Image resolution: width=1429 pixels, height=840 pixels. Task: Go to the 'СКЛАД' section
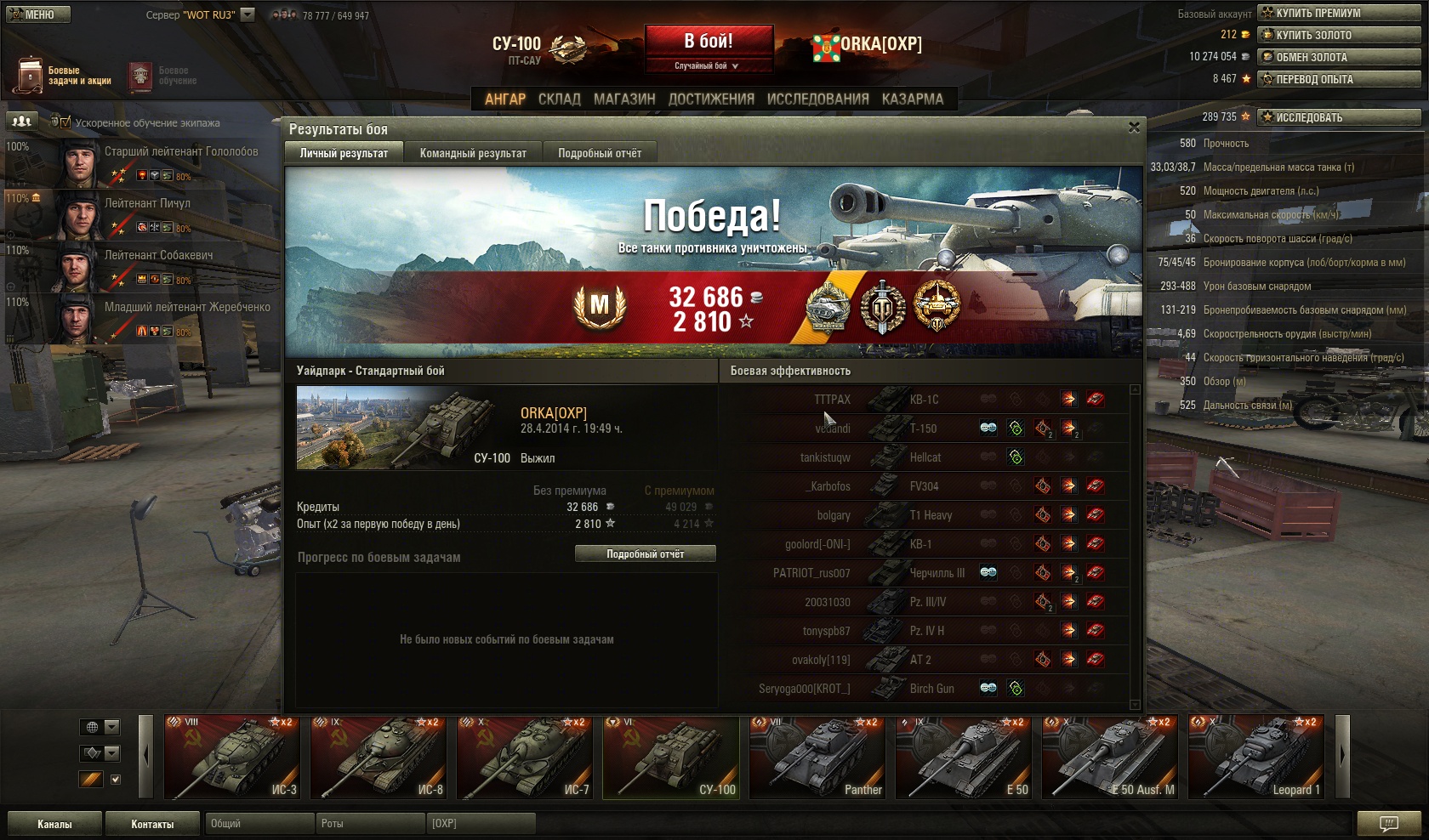tap(559, 99)
